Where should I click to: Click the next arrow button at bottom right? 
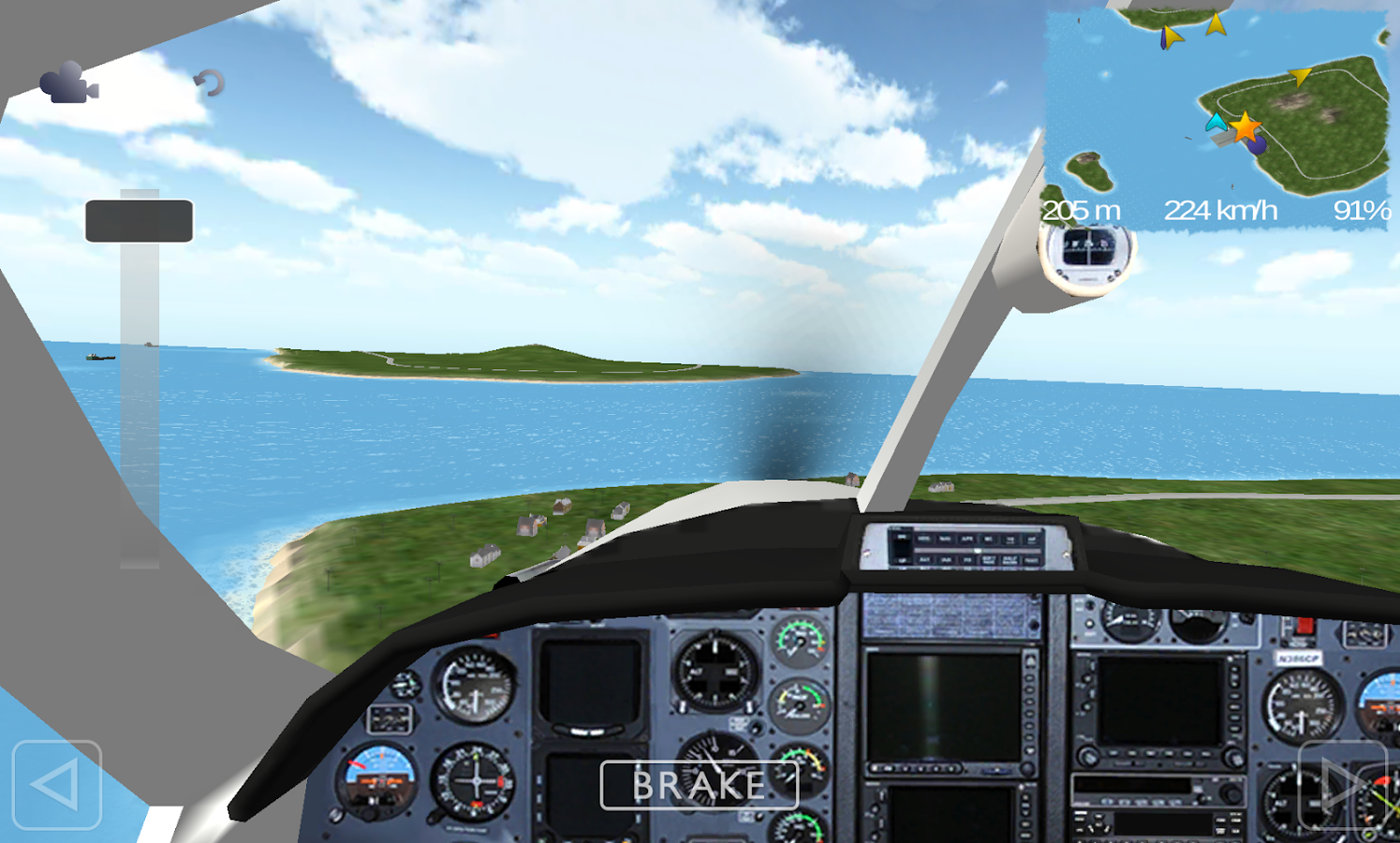pyautogui.click(x=1341, y=787)
